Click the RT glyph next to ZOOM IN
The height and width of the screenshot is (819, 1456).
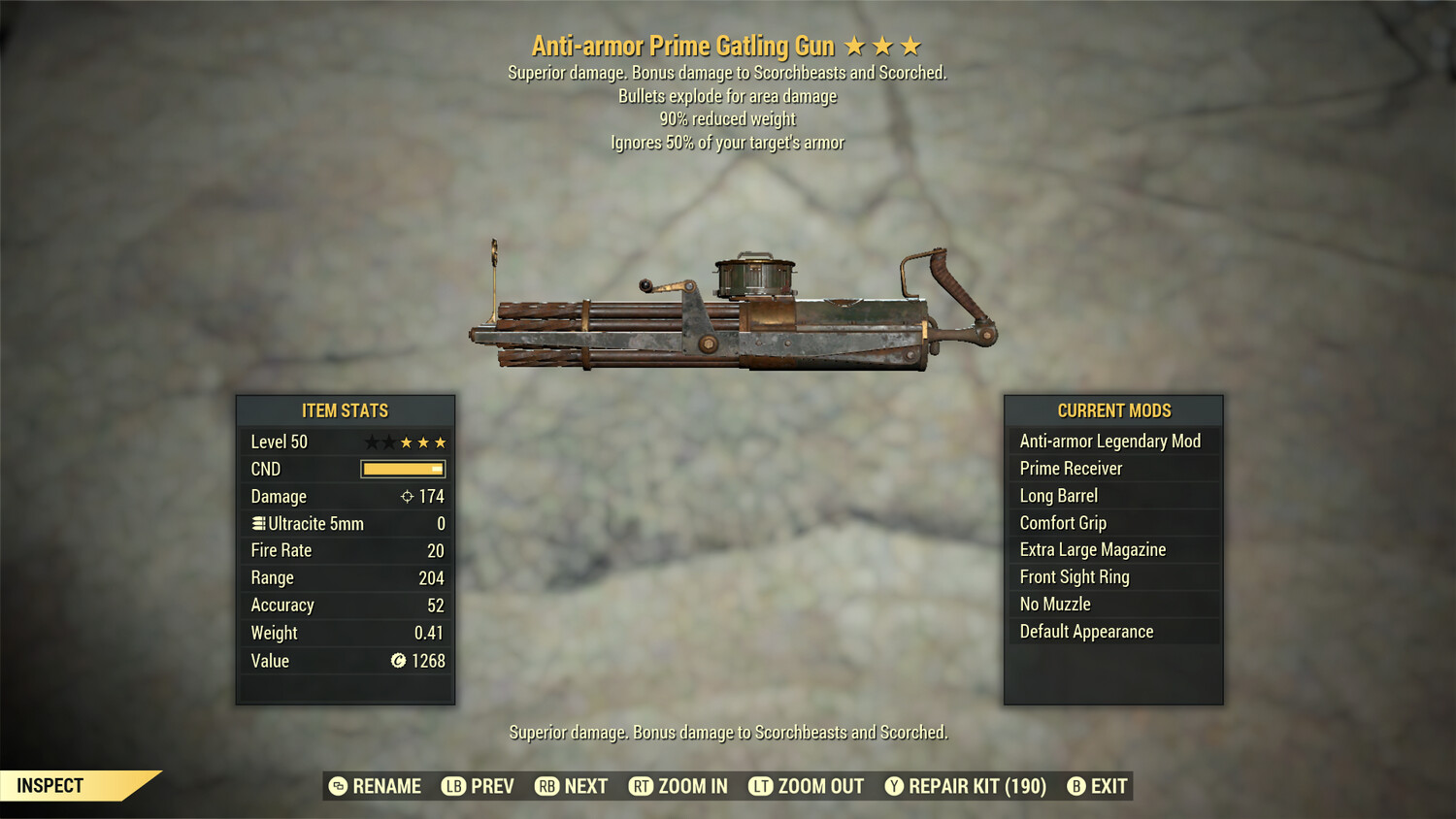click(x=642, y=786)
